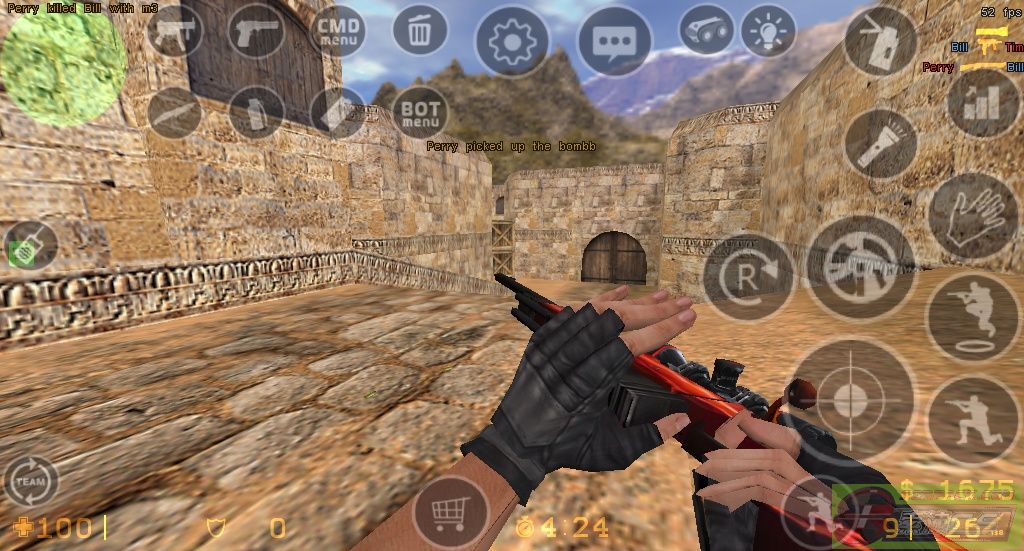Image resolution: width=1024 pixels, height=551 pixels.
Task: Tap the light bulb button
Action: click(768, 30)
